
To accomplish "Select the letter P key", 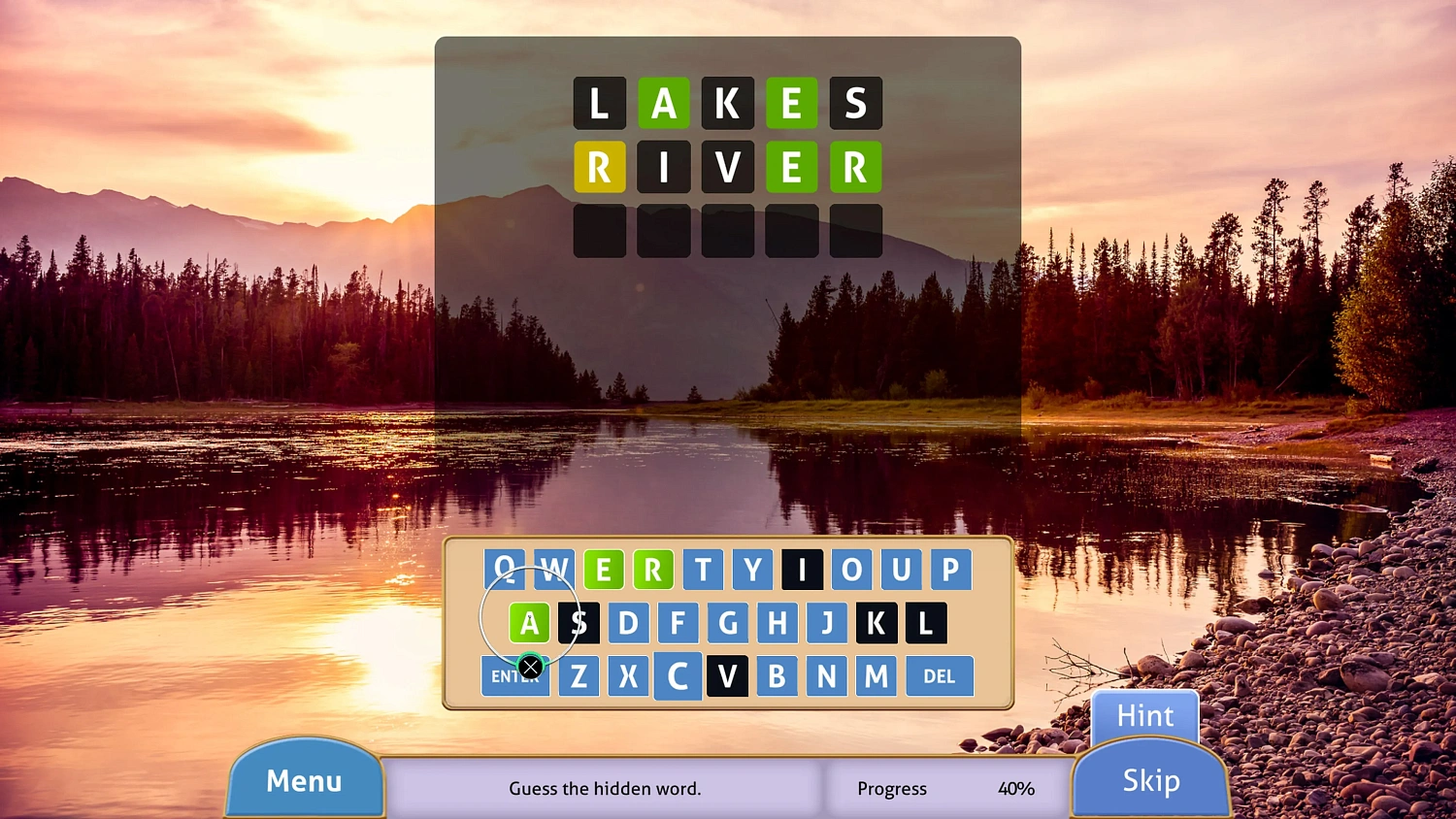I will (948, 570).
